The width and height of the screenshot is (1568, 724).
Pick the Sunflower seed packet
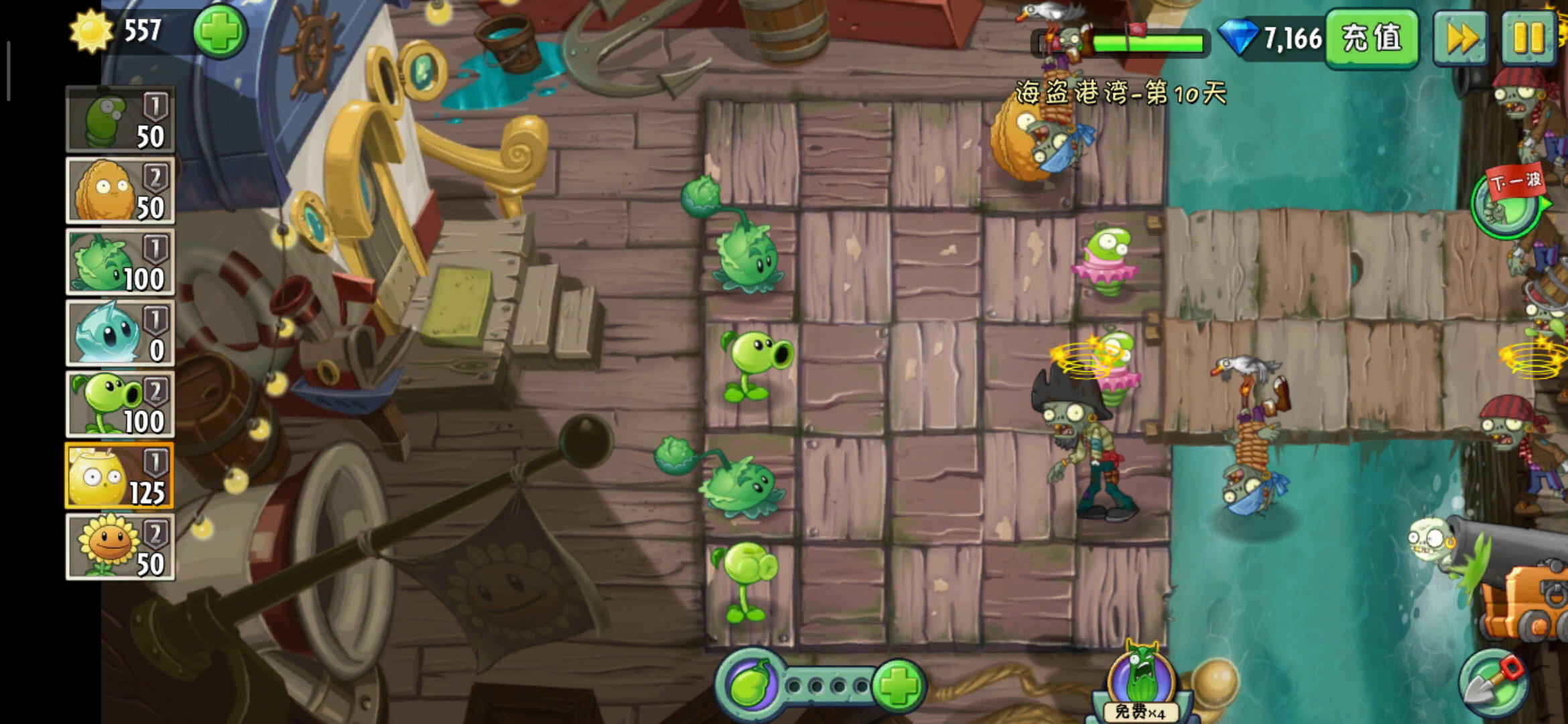point(120,547)
